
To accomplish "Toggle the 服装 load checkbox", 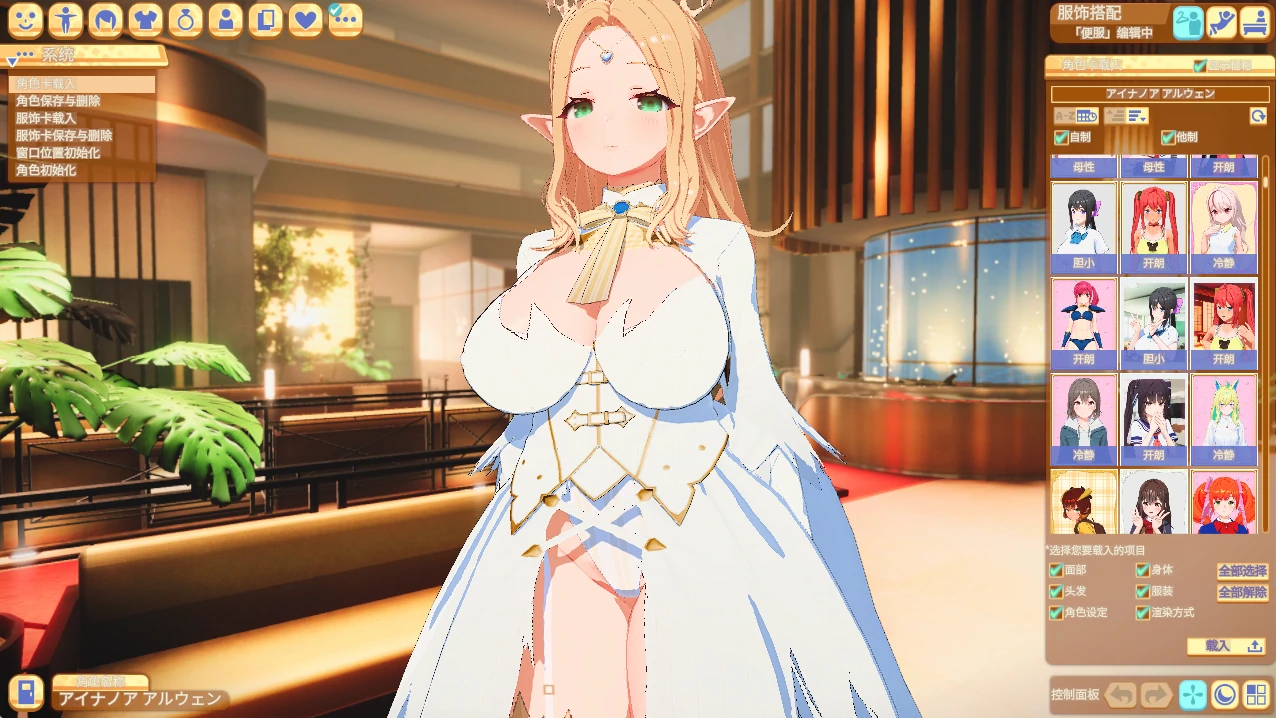I will [x=1142, y=591].
